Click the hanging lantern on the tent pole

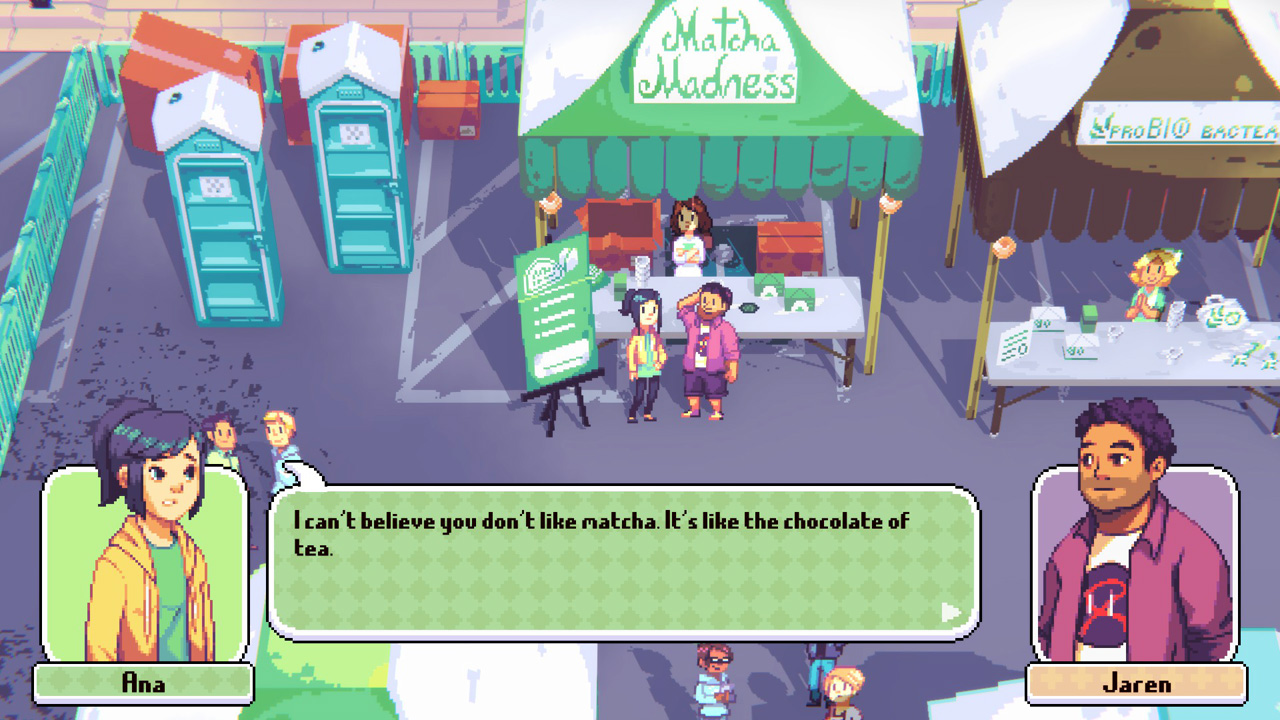tap(551, 202)
